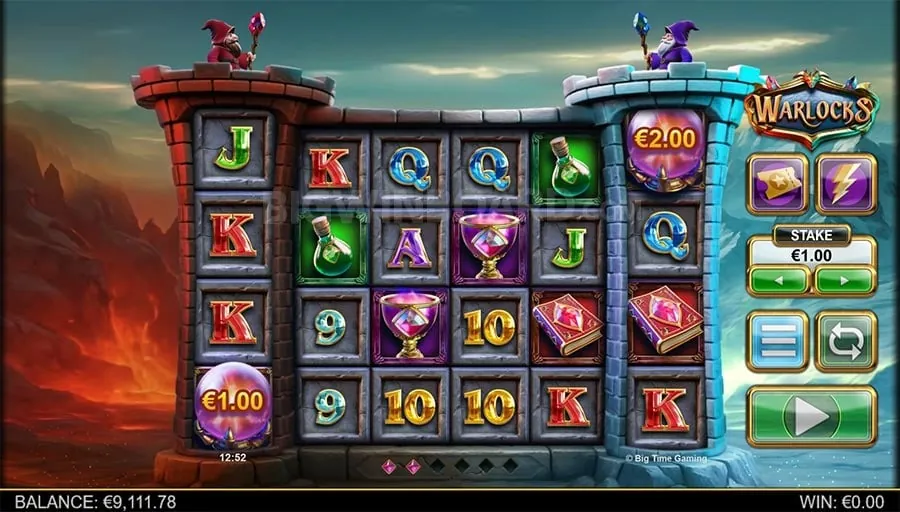Viewport: 900px width, 512px height.
Task: Activate the lightning bolt turbo button
Action: coord(845,183)
